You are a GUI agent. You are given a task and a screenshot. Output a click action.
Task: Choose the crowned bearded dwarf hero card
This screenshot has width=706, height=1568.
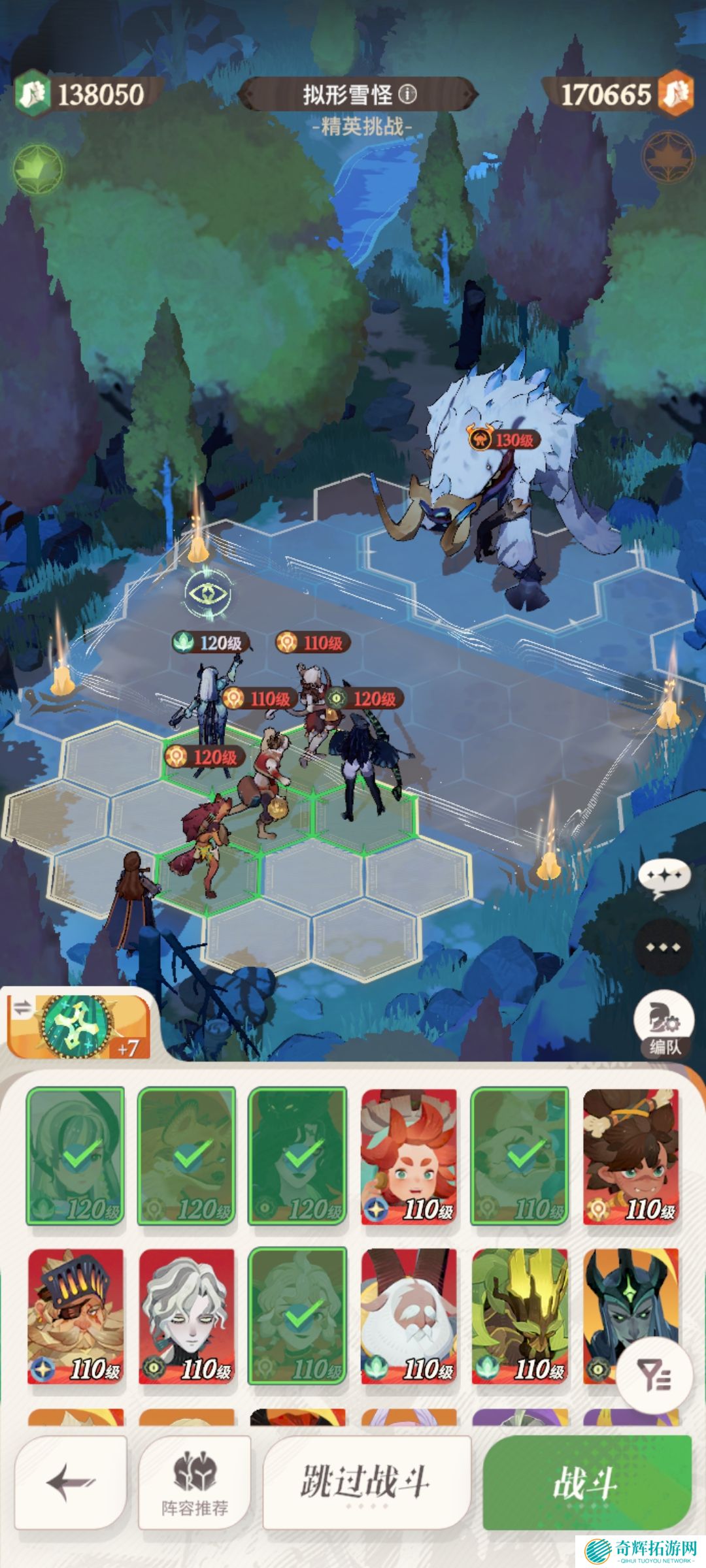[76, 1316]
